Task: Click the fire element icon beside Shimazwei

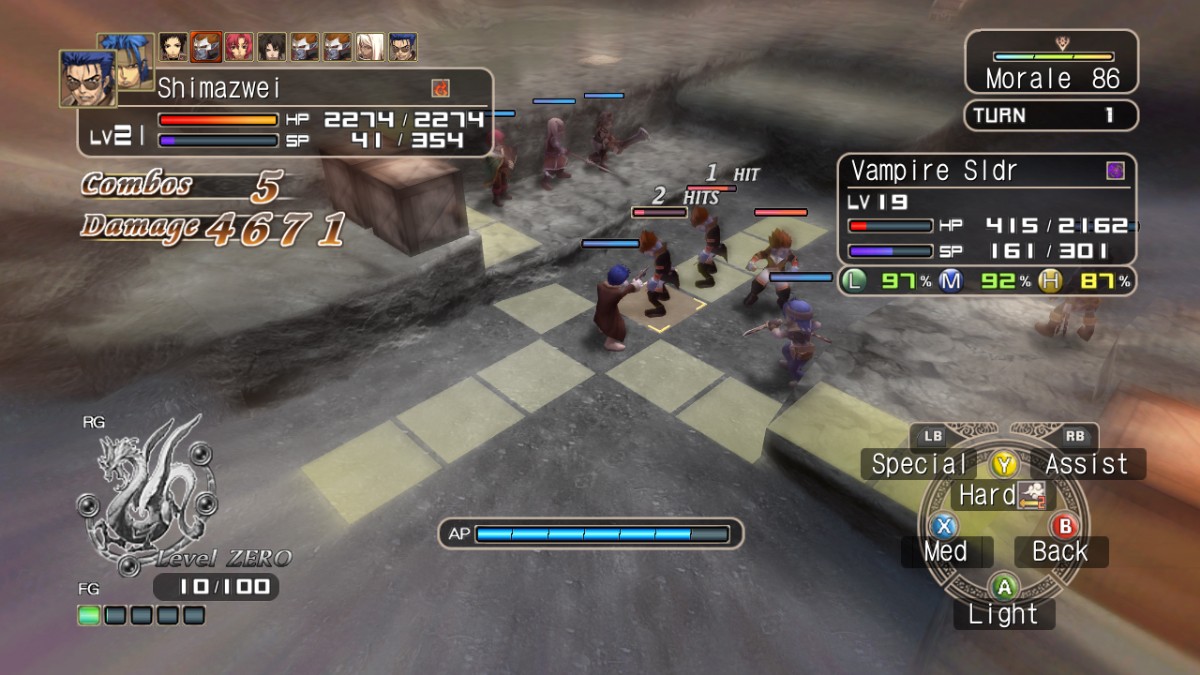Action: coord(441,88)
